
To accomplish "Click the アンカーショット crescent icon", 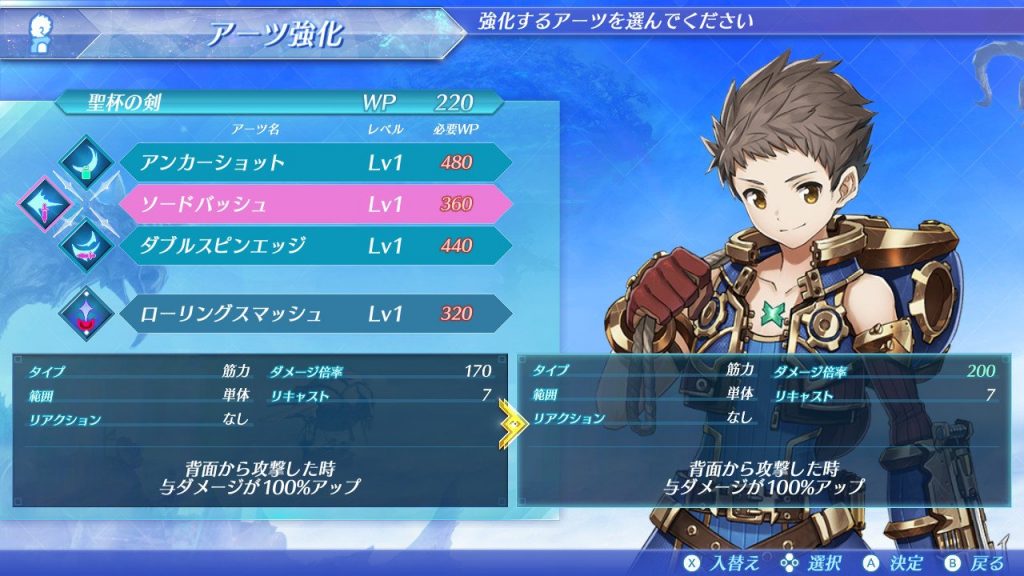I will [x=90, y=161].
